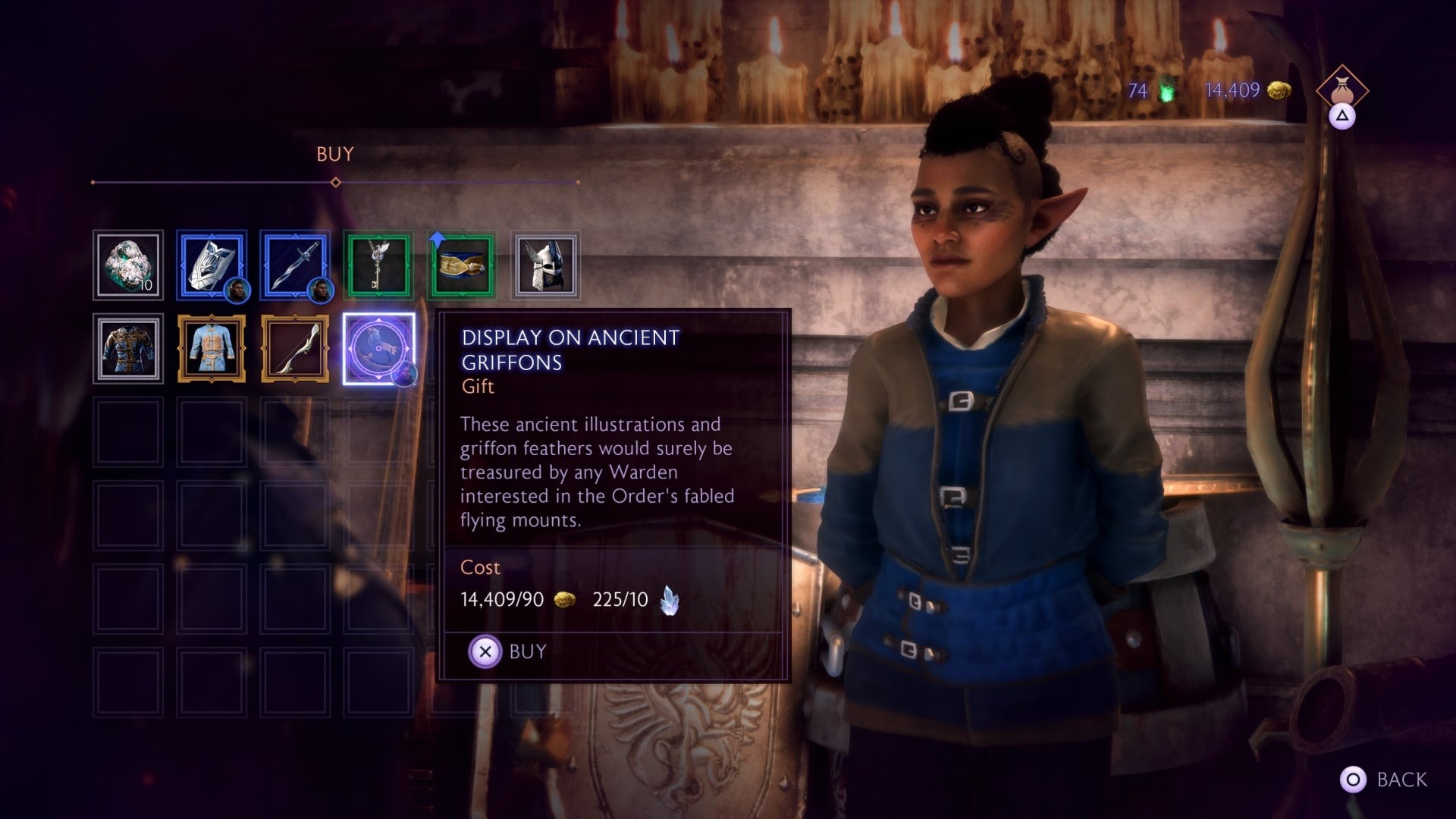Switch to the BUY tab
The width and height of the screenshot is (1456, 819).
(x=334, y=155)
